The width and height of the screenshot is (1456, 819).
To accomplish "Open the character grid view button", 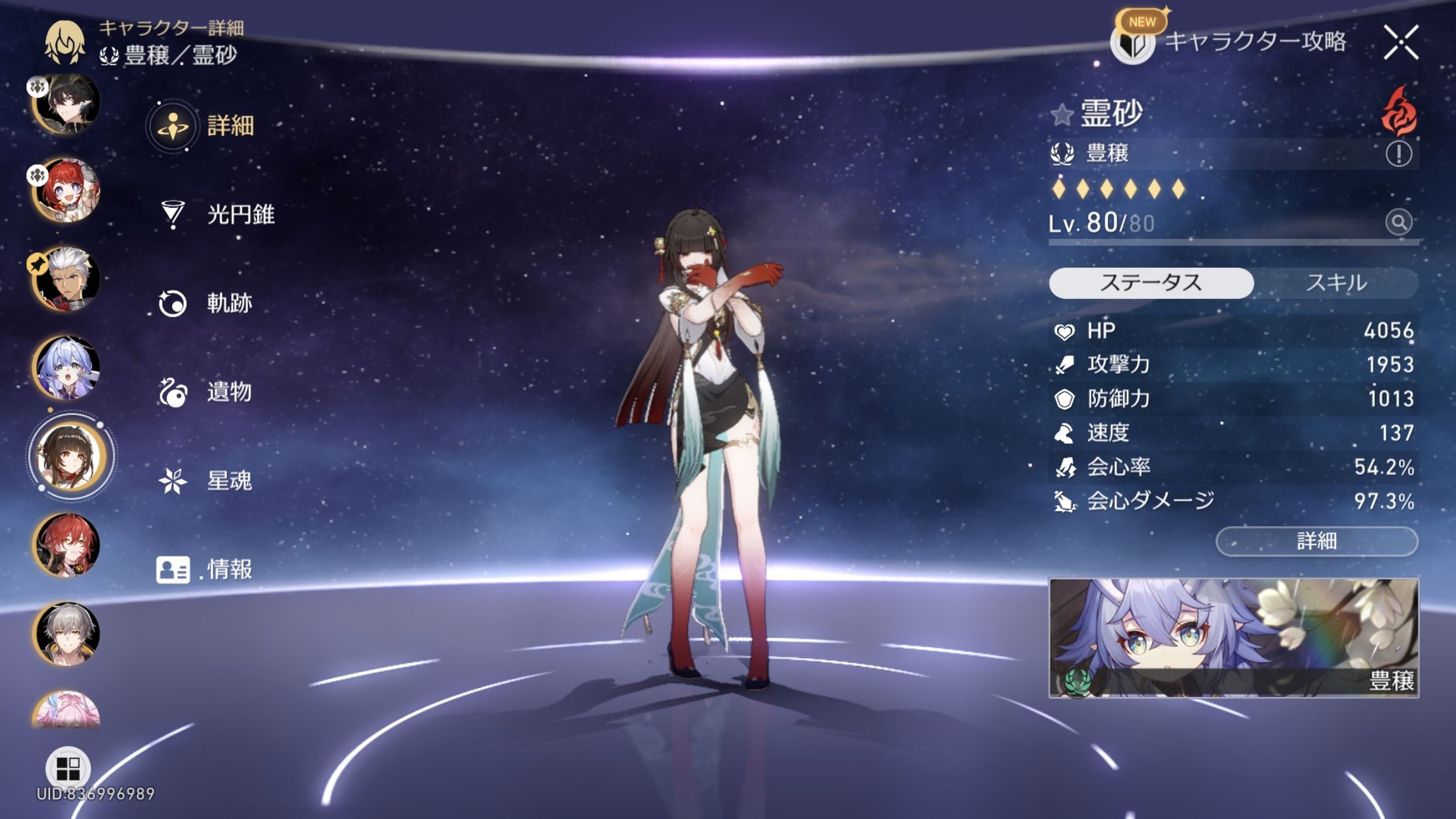I will coord(68,768).
